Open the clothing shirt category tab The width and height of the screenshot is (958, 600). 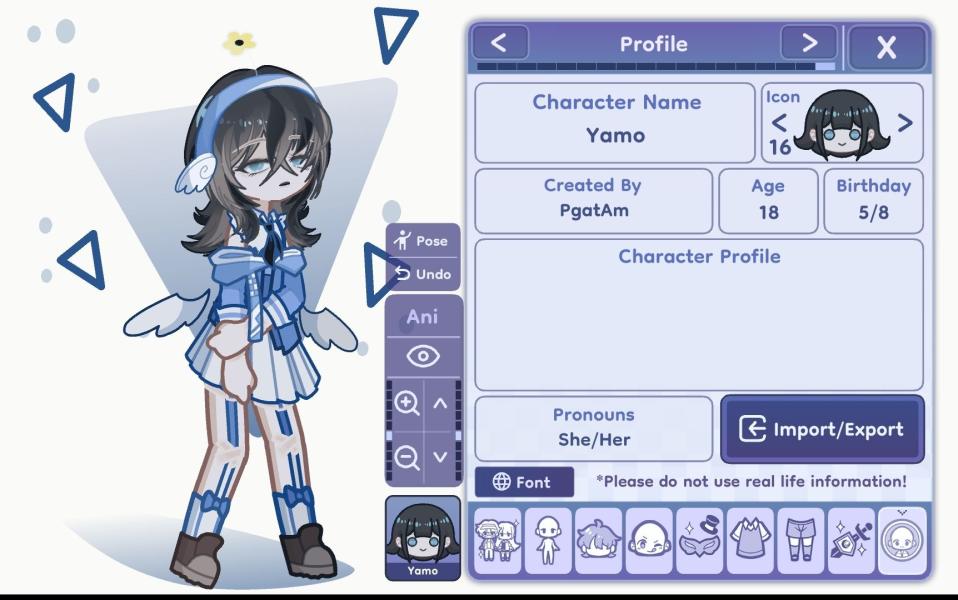tap(750, 540)
